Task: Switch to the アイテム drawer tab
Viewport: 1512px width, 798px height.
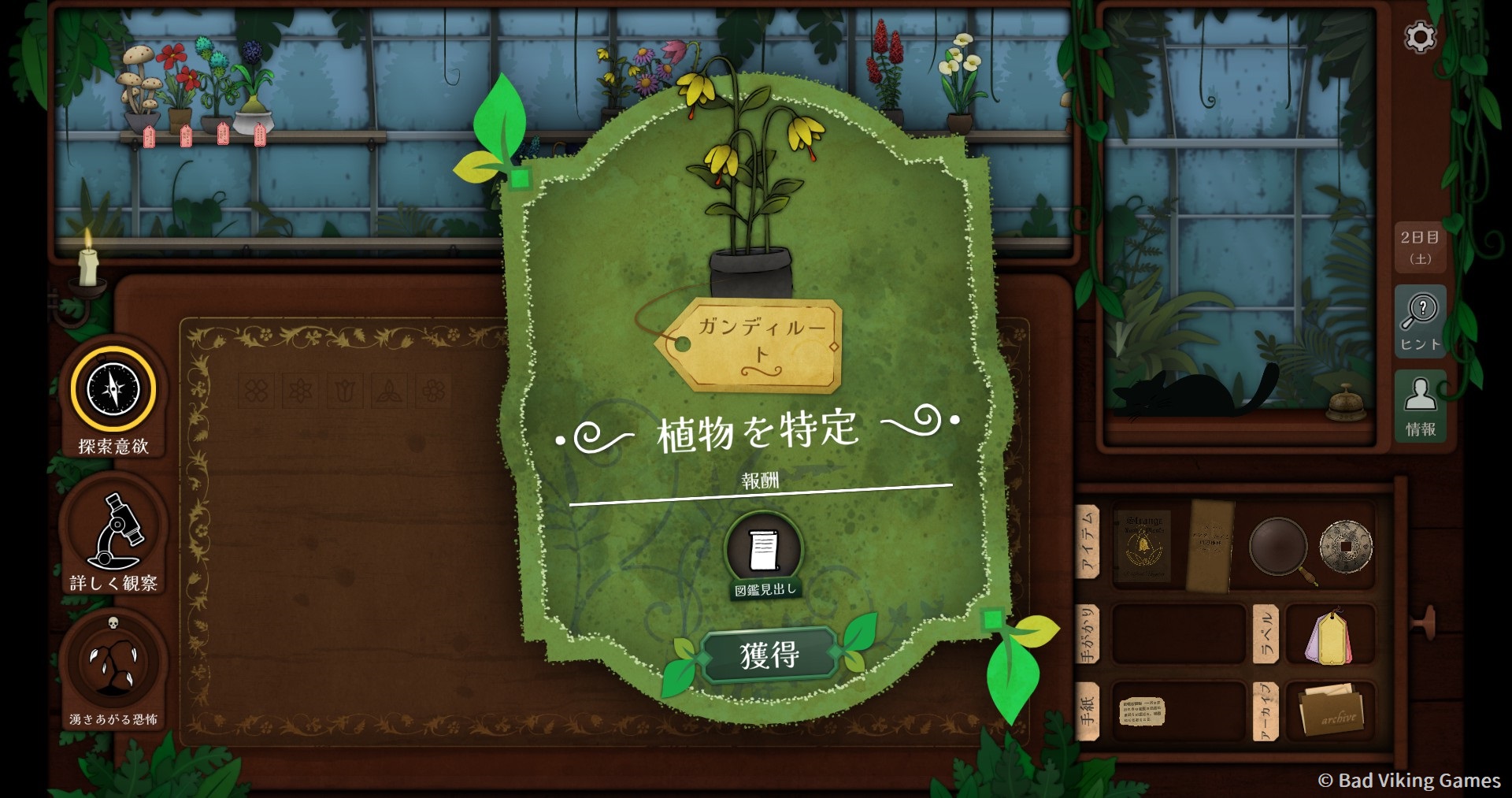Action: pos(1091,544)
